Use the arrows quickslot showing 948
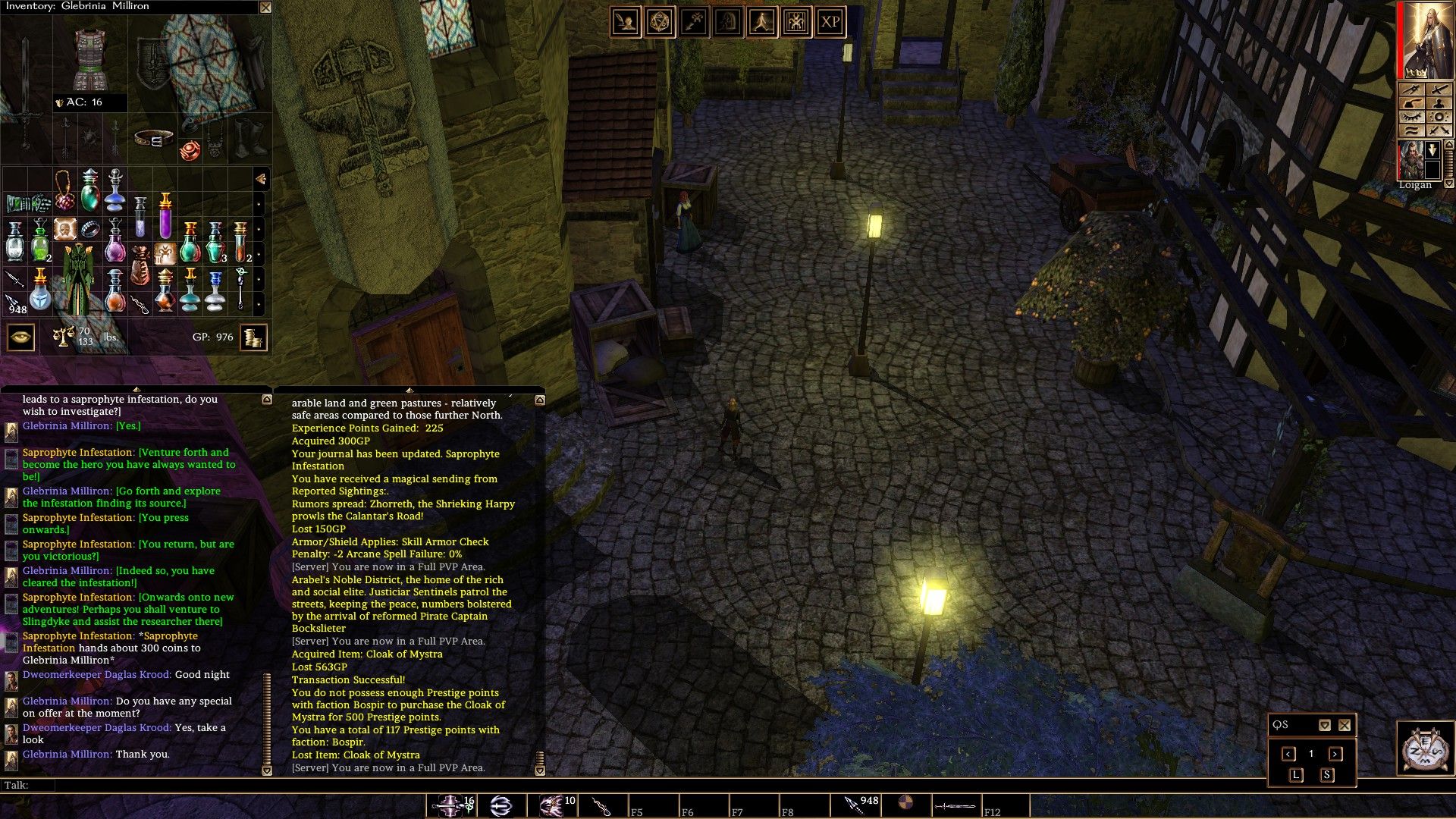This screenshot has width=1456, height=819. point(855,805)
